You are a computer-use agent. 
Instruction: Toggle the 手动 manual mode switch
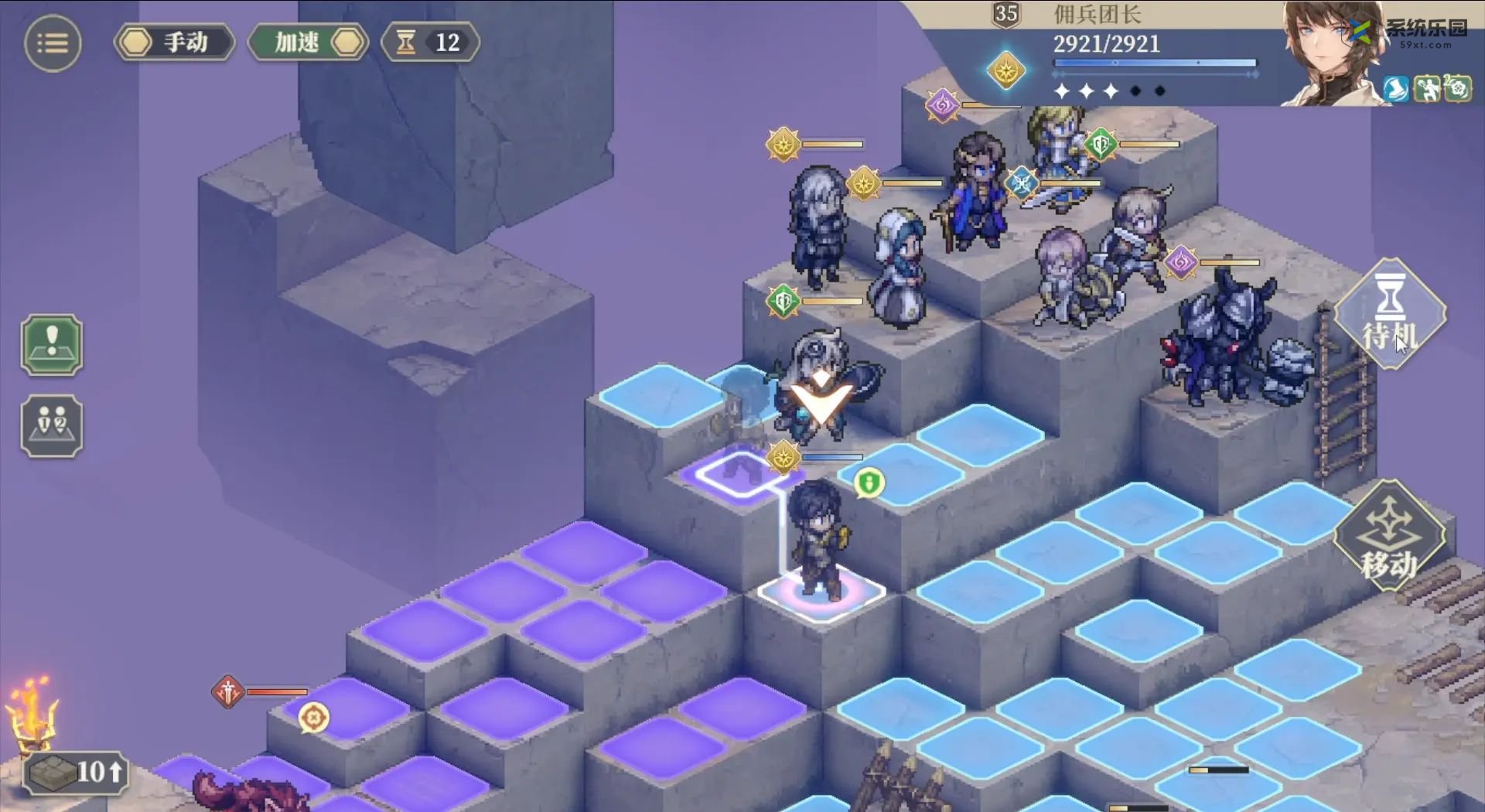175,42
